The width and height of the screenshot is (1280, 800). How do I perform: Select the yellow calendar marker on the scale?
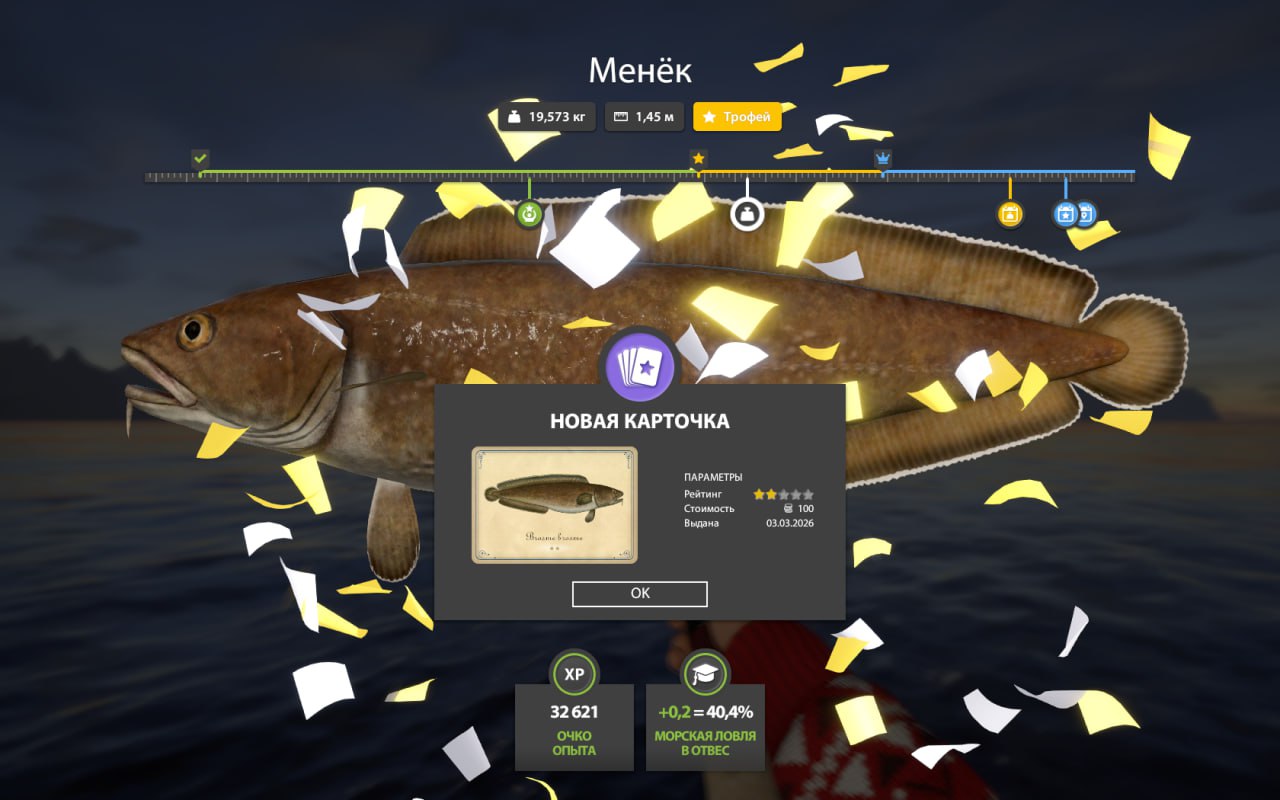[x=1010, y=214]
